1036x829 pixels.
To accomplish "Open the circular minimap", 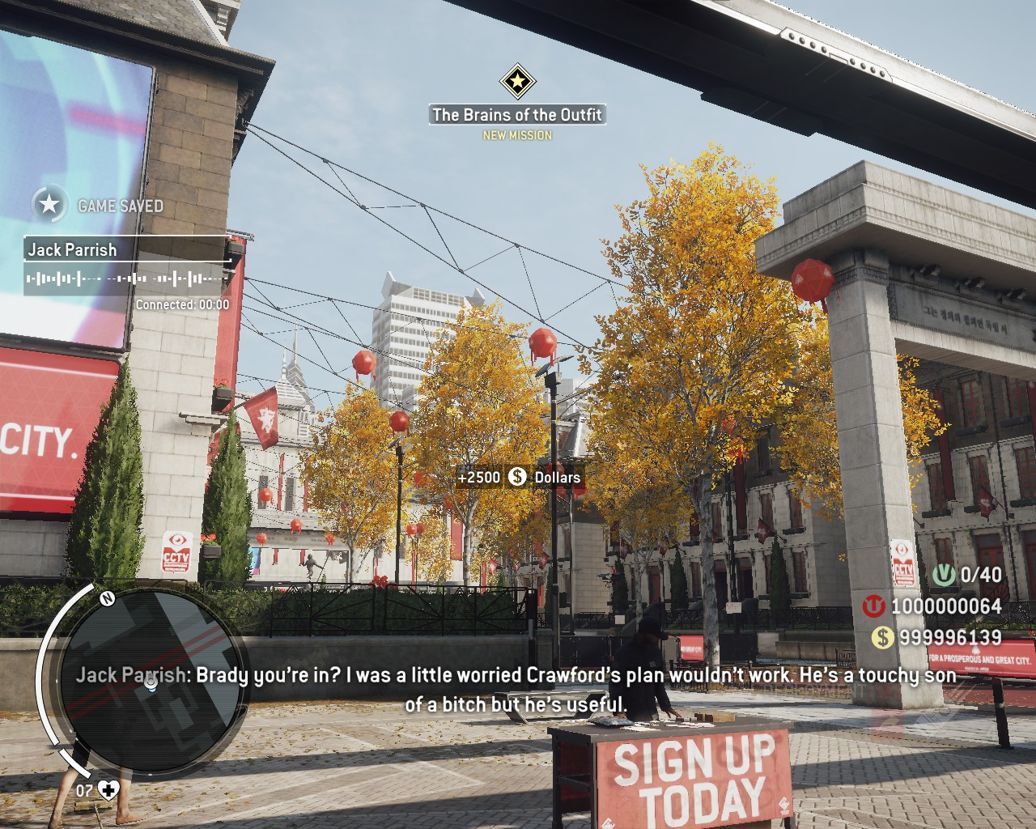I will (x=150, y=682).
